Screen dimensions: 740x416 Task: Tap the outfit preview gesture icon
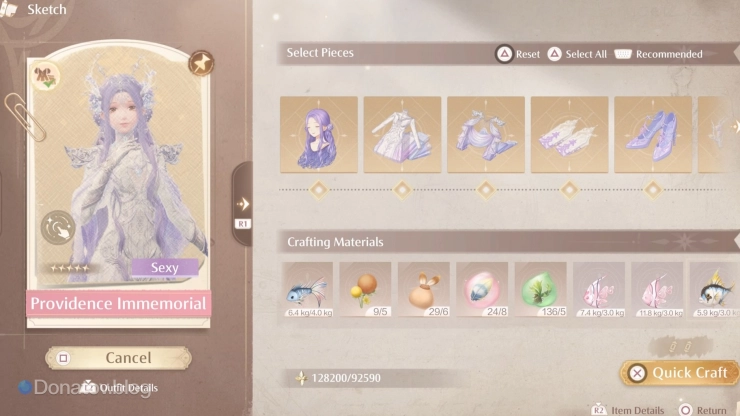(57, 228)
